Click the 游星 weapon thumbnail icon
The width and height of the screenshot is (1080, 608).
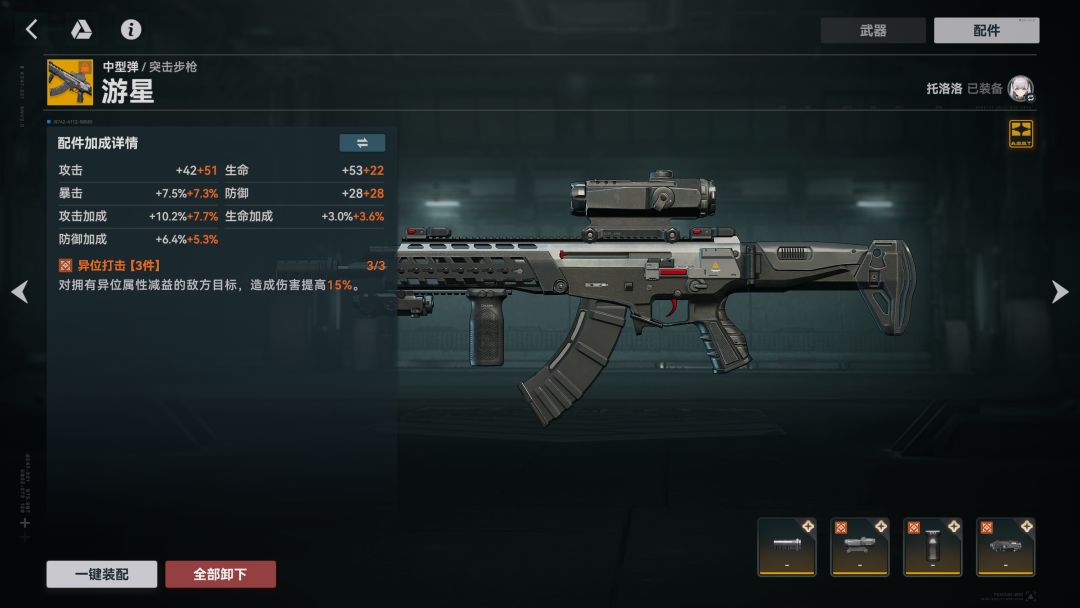[x=70, y=82]
